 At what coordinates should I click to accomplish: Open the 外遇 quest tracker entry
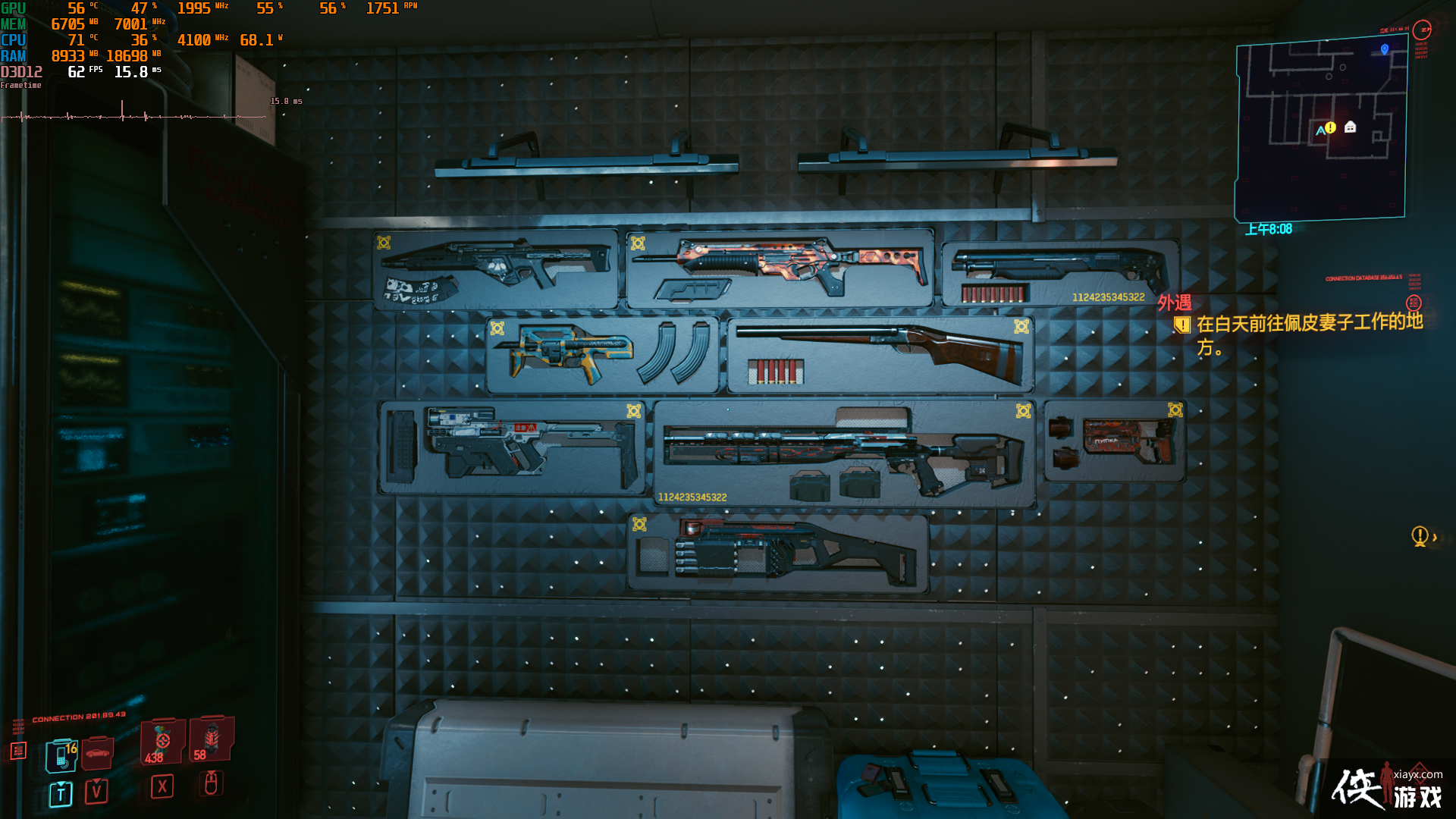(1174, 303)
